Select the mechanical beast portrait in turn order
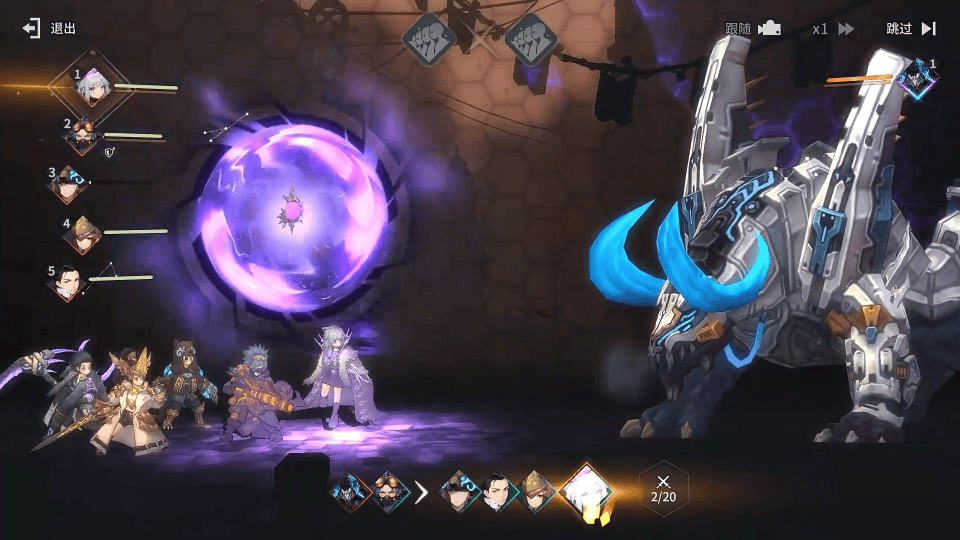The image size is (960, 540). click(x=352, y=492)
